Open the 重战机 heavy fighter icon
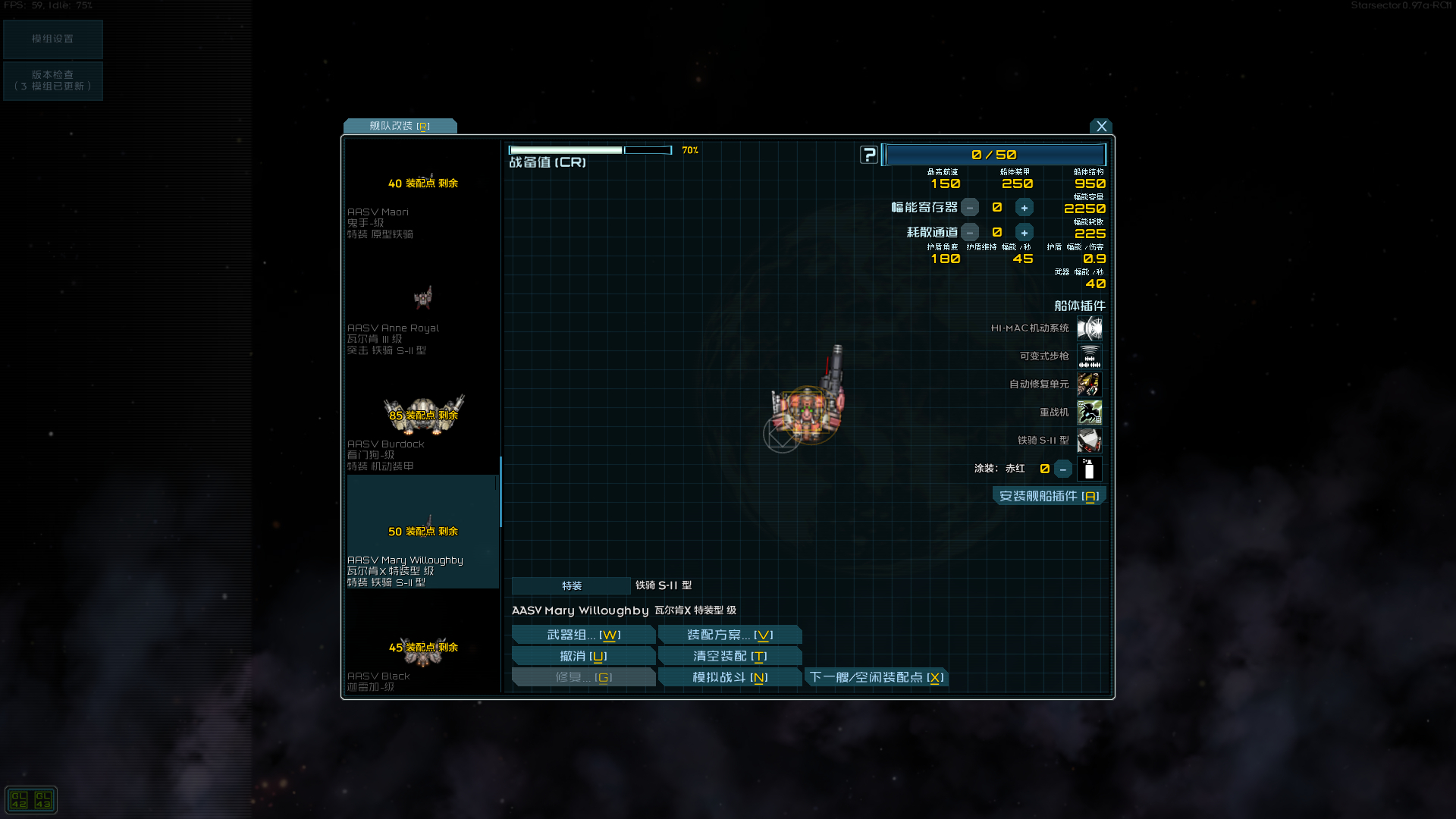This screenshot has height=819, width=1456. [x=1090, y=413]
